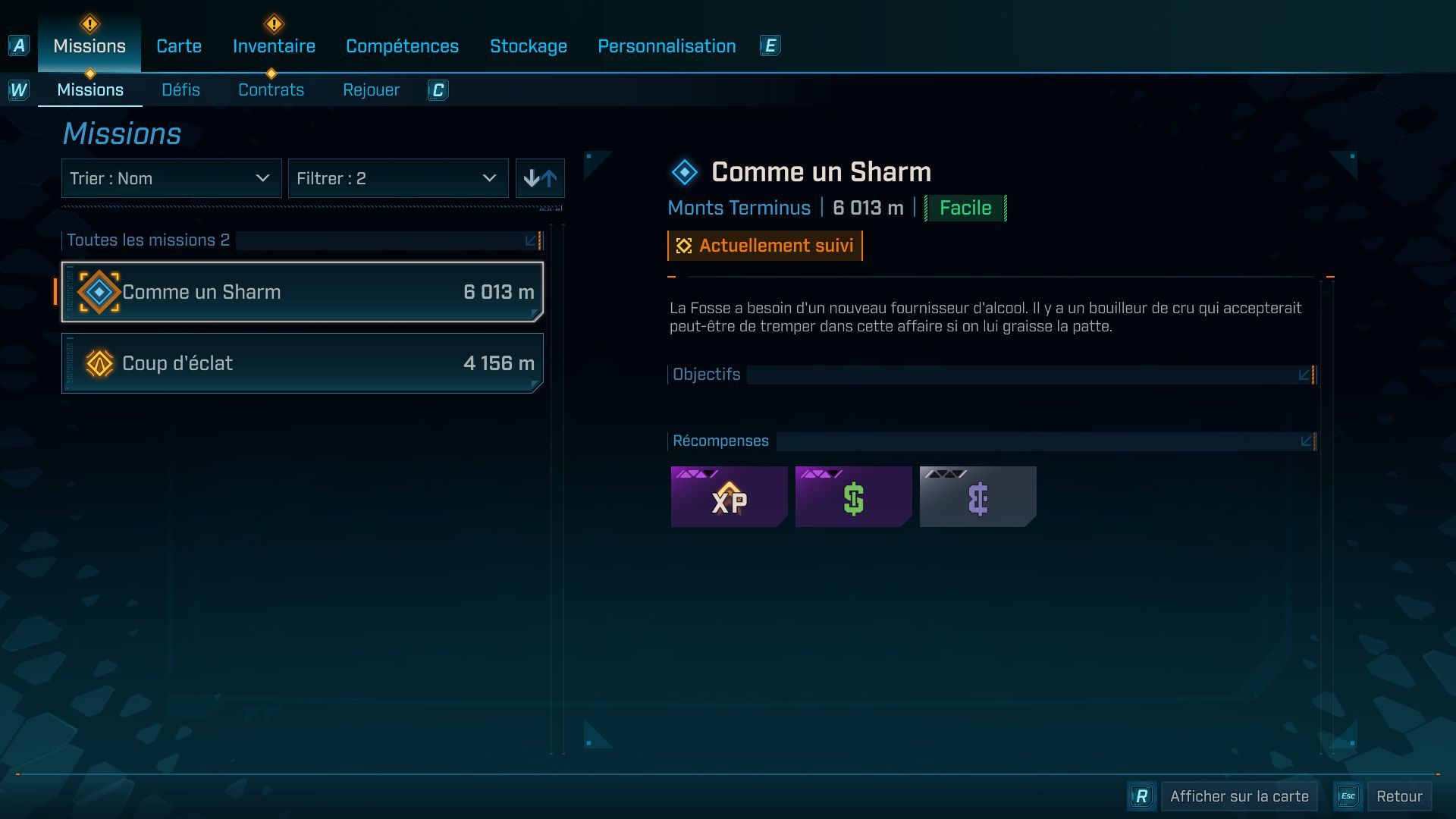Click the orange diamond on Actuellement suivi banner
The width and height of the screenshot is (1456, 819).
click(x=682, y=245)
